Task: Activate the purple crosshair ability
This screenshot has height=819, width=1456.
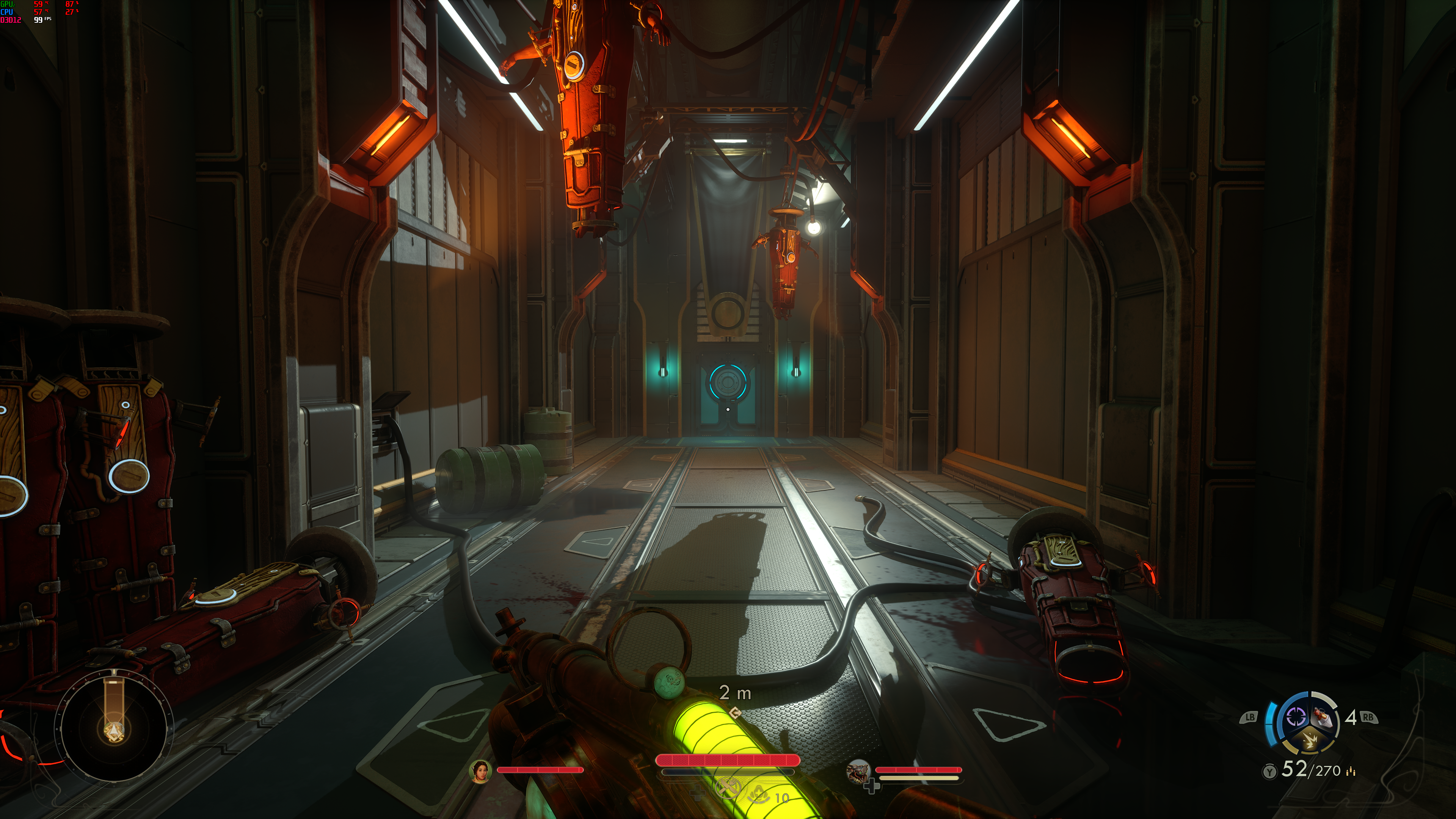Action: tap(1296, 717)
